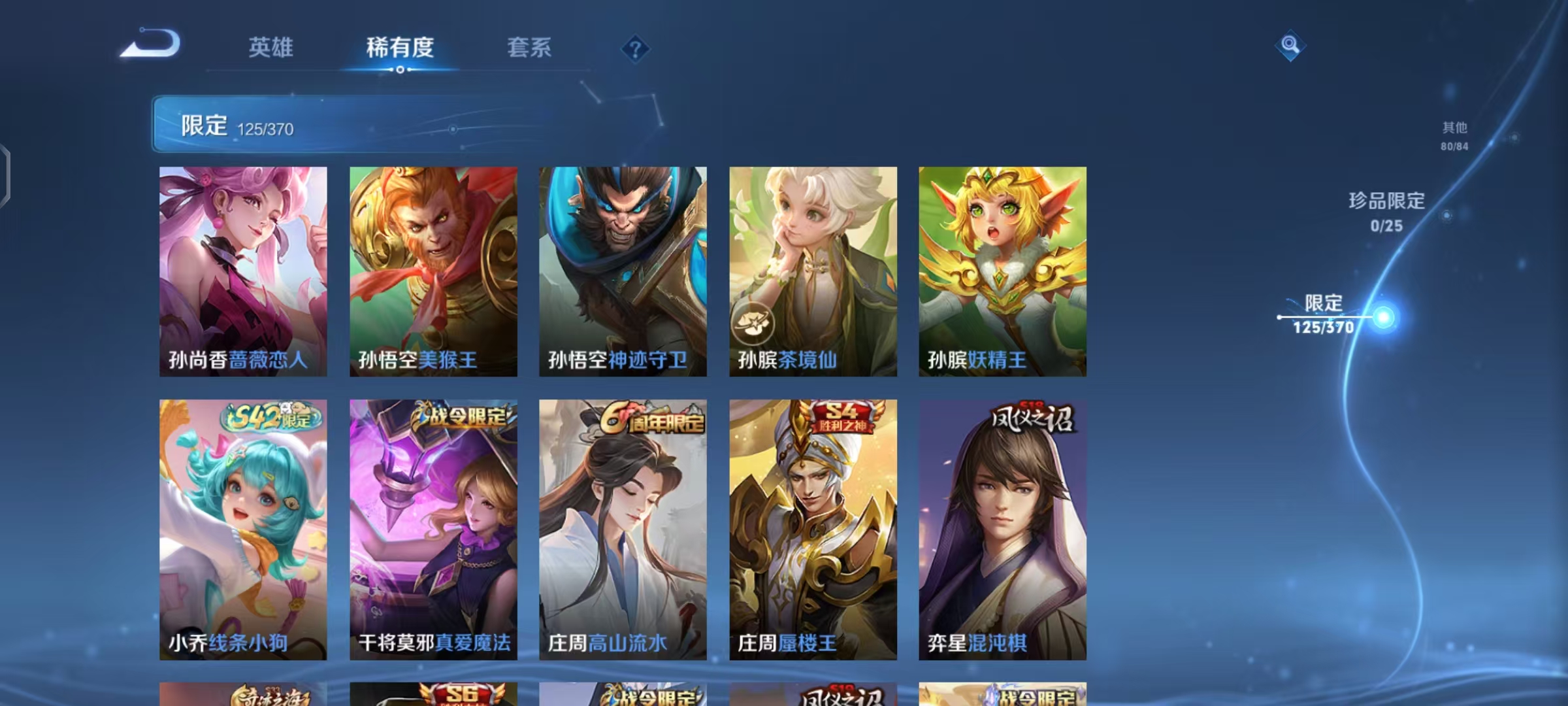Image resolution: width=1568 pixels, height=706 pixels.
Task: Switch to the 英雄 tab
Action: pyautogui.click(x=271, y=48)
